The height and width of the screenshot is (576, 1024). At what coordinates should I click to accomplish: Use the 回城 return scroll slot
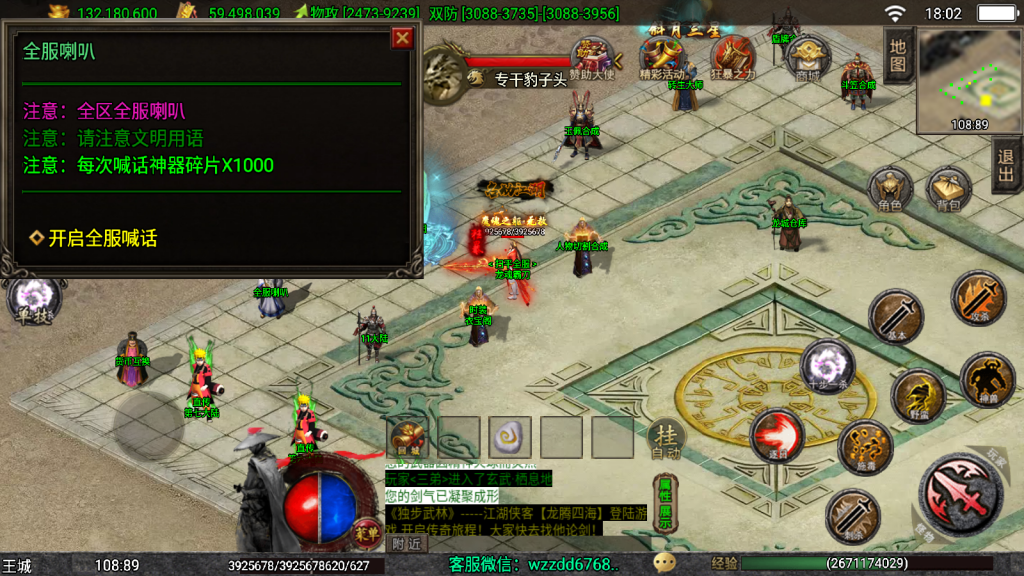[x=408, y=436]
